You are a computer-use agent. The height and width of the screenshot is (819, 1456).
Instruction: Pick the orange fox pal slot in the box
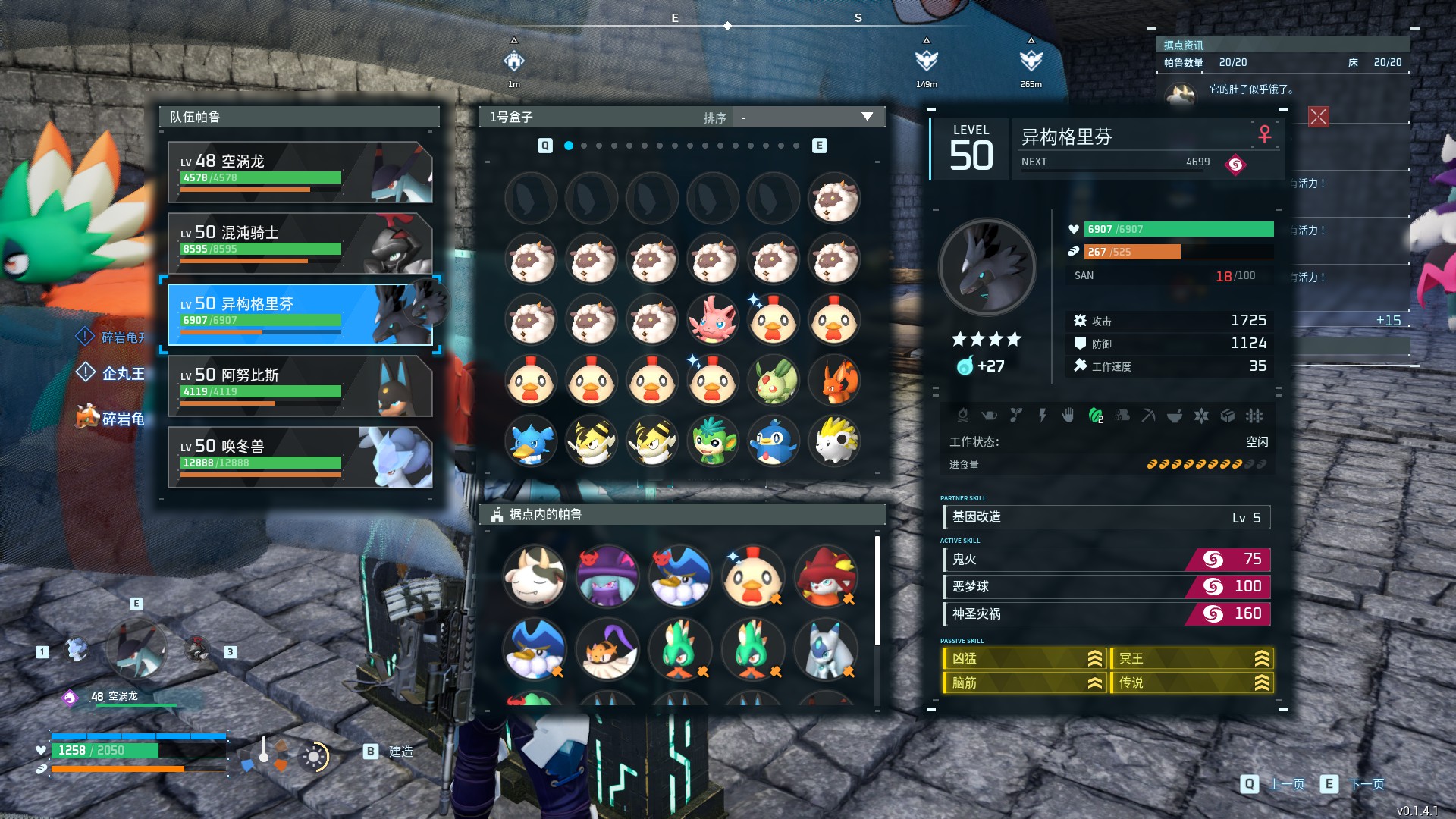click(x=833, y=381)
